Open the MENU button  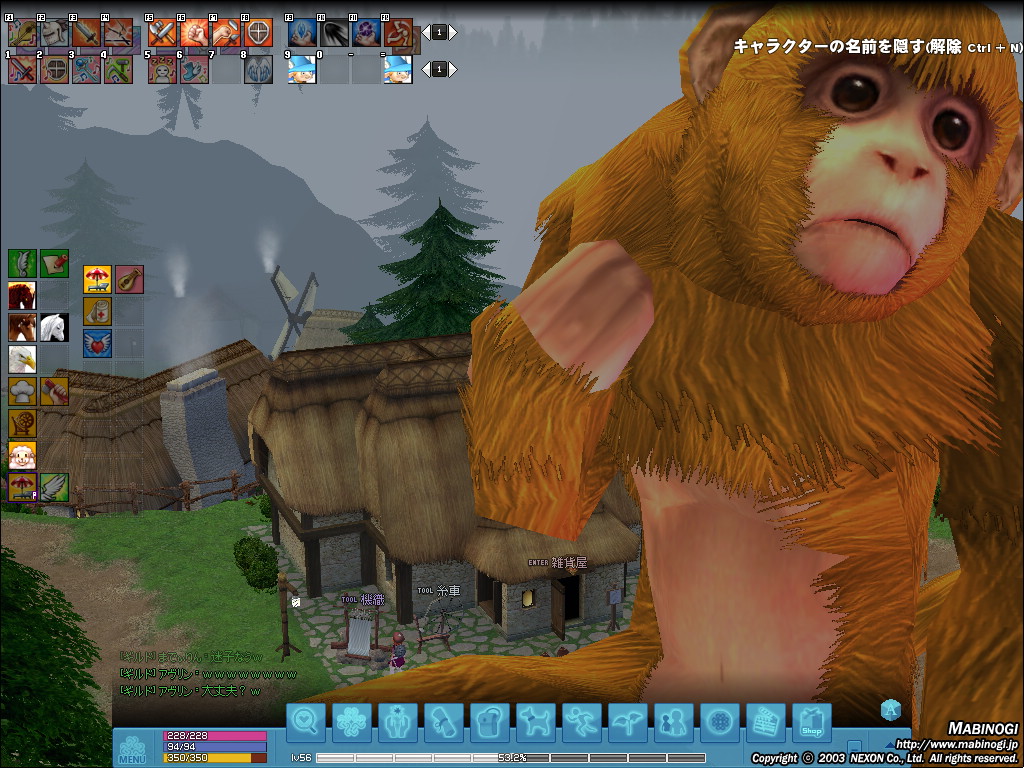(x=132, y=748)
